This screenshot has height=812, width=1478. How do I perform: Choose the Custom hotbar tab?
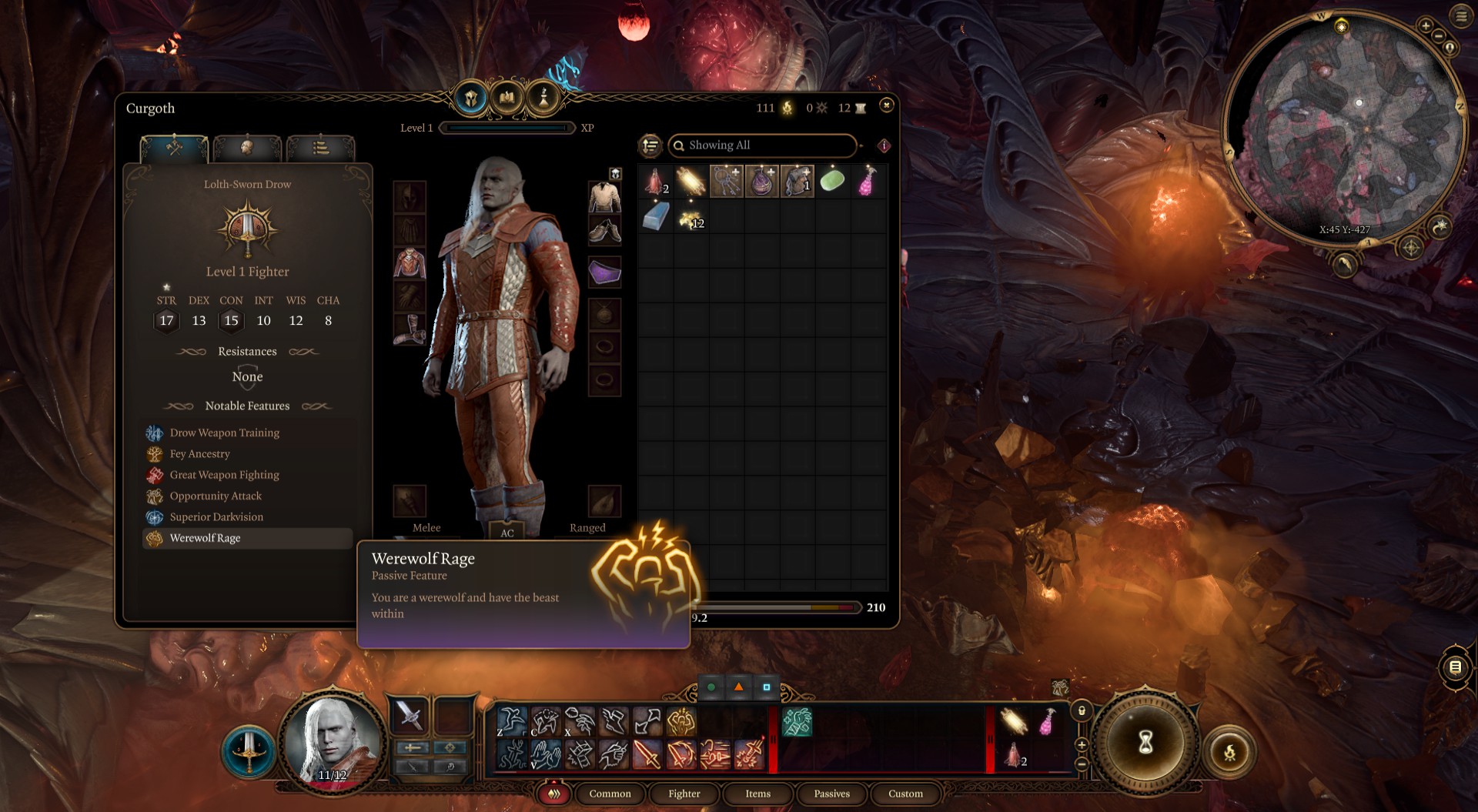(x=905, y=794)
